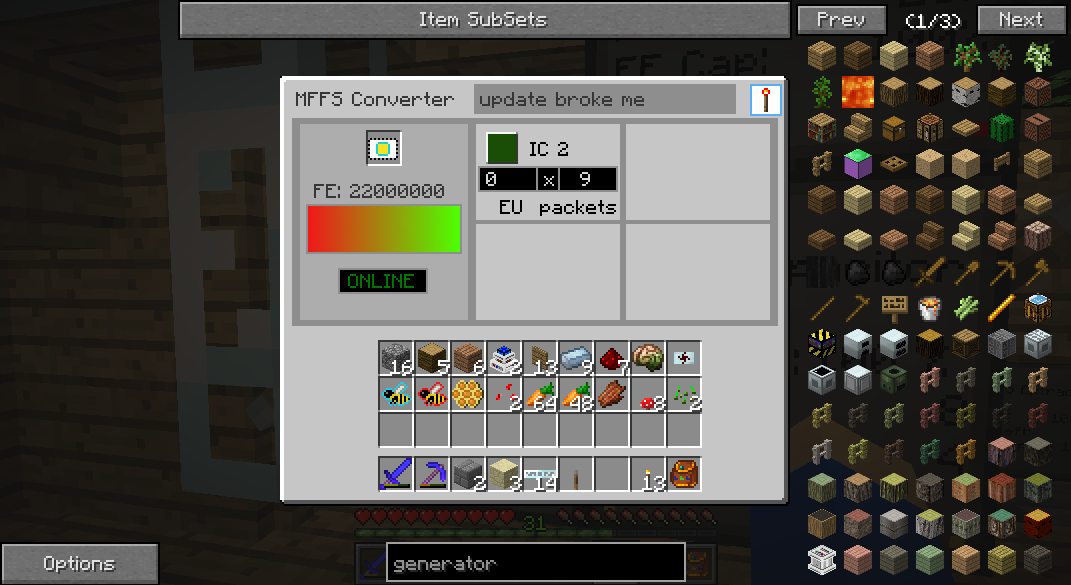Pick up the backpack from the hotbar
The image size is (1071, 585).
point(684,473)
